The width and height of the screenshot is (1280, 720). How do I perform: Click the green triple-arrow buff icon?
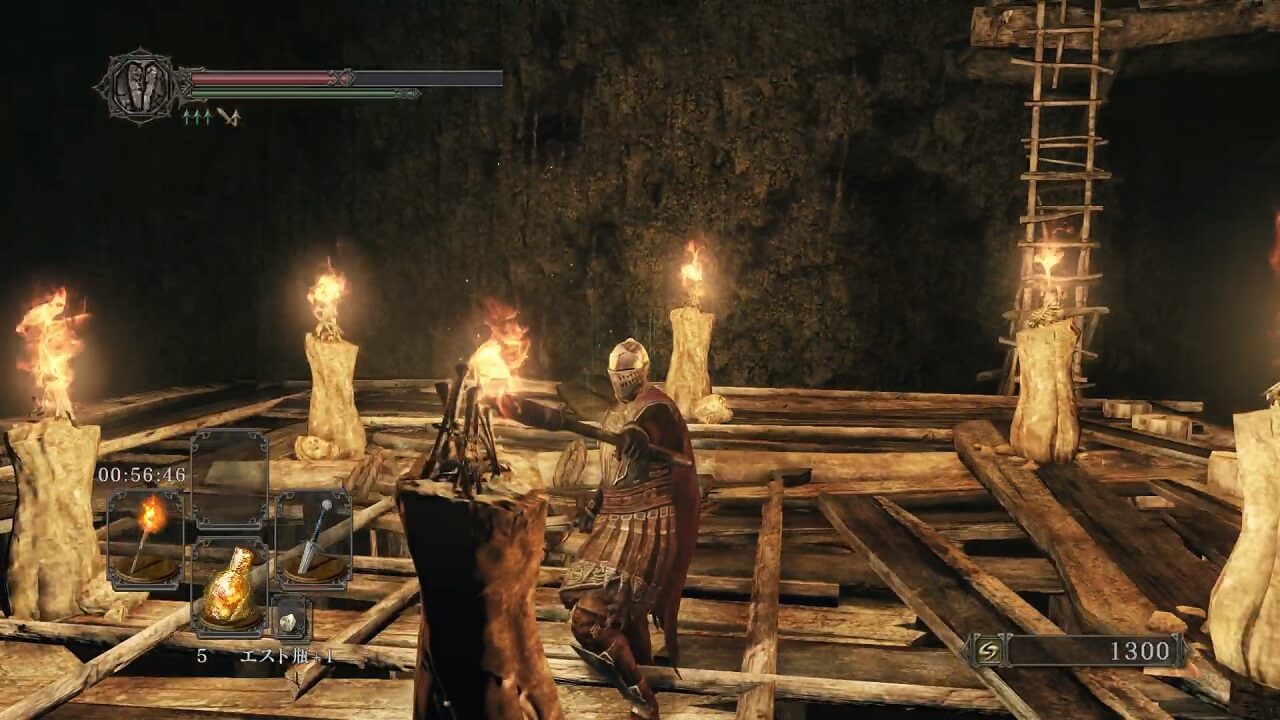tap(196, 117)
